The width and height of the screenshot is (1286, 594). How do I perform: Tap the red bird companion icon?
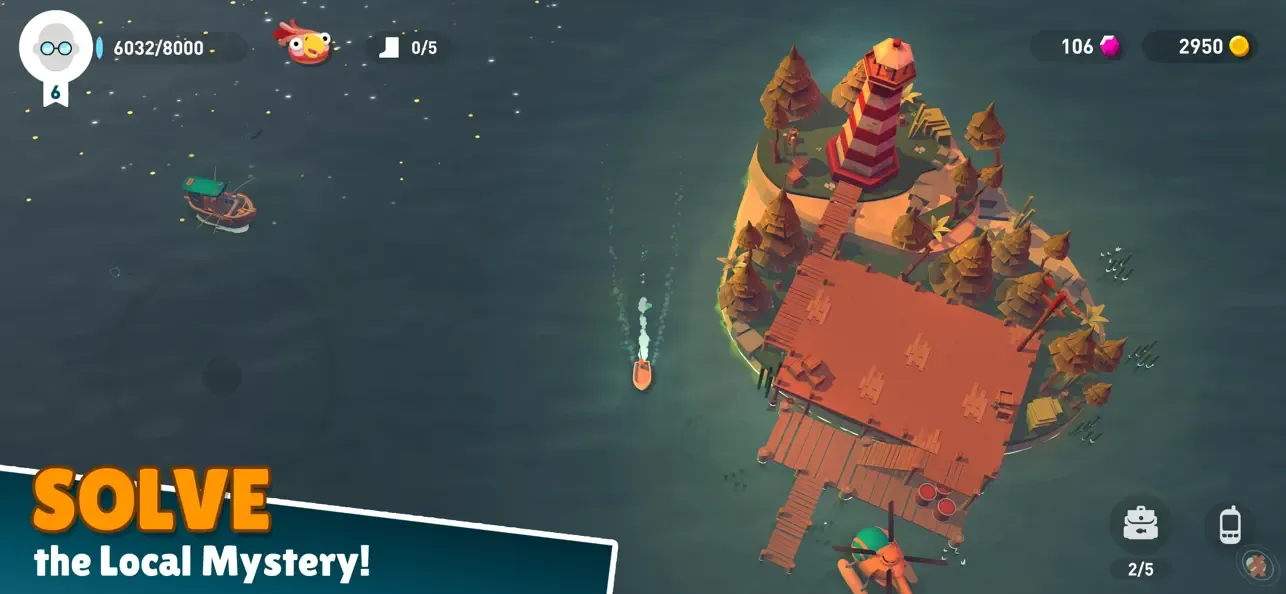[x=304, y=44]
